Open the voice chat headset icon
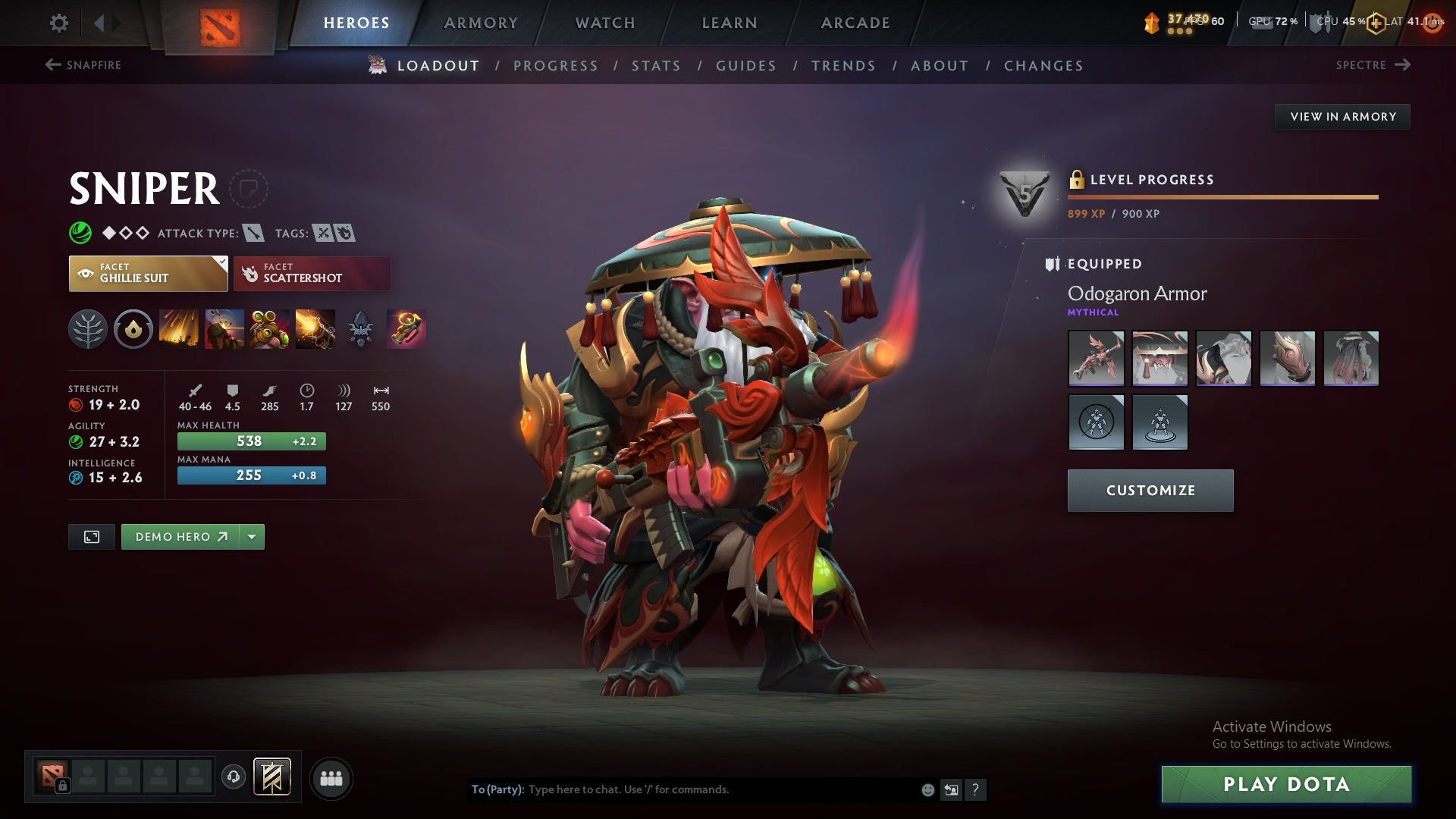This screenshot has height=819, width=1456. [x=234, y=777]
